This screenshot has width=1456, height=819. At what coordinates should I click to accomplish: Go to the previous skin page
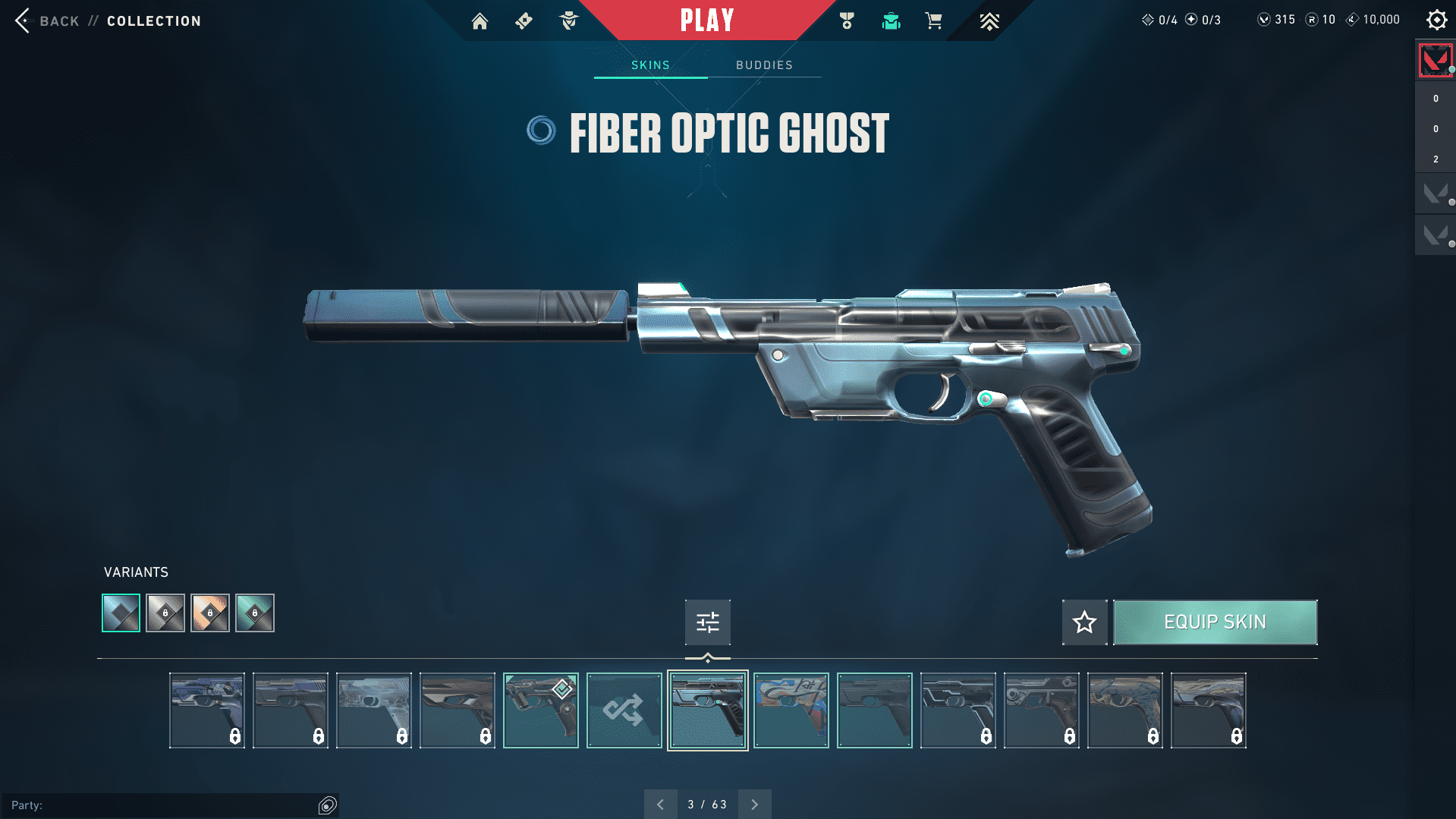(660, 805)
